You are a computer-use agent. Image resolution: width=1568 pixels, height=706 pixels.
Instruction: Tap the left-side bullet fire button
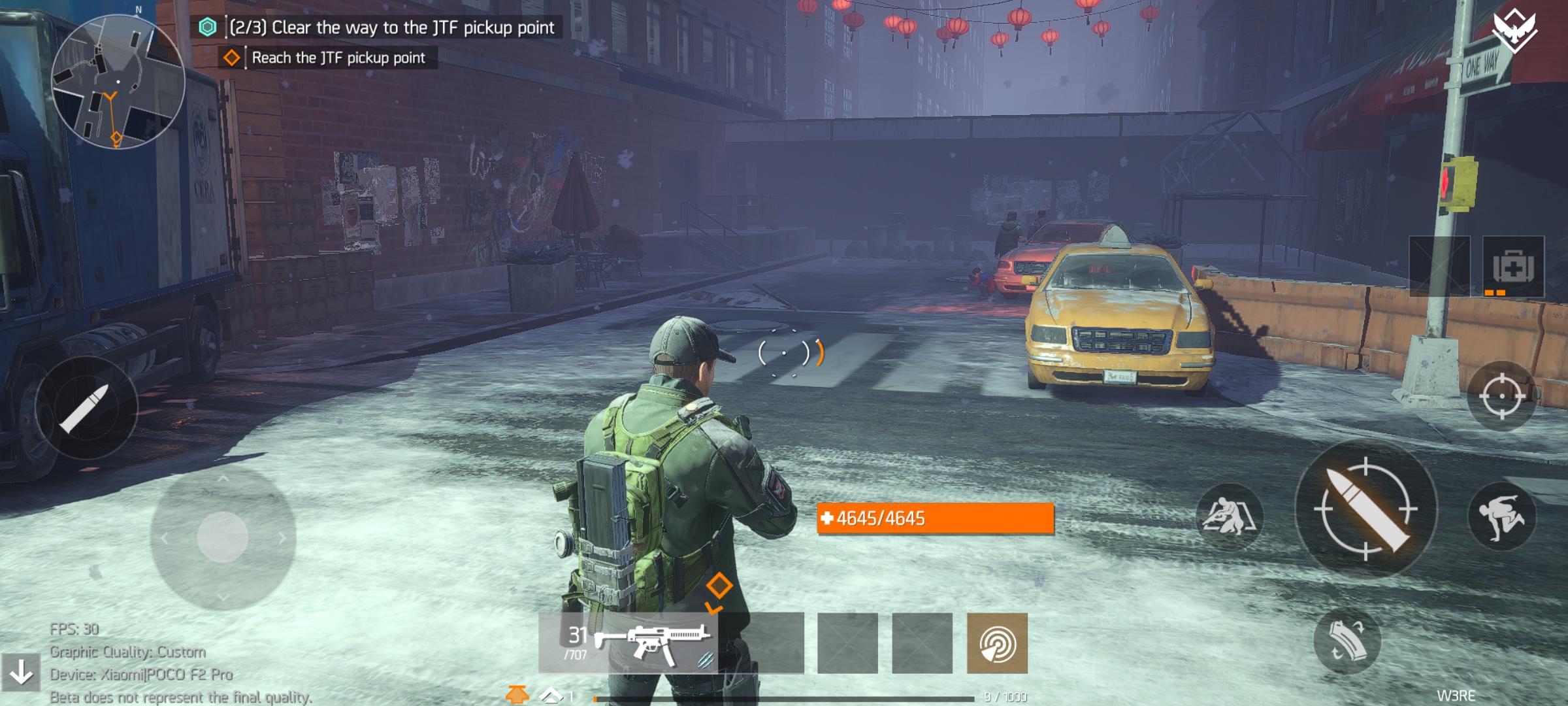click(x=86, y=408)
